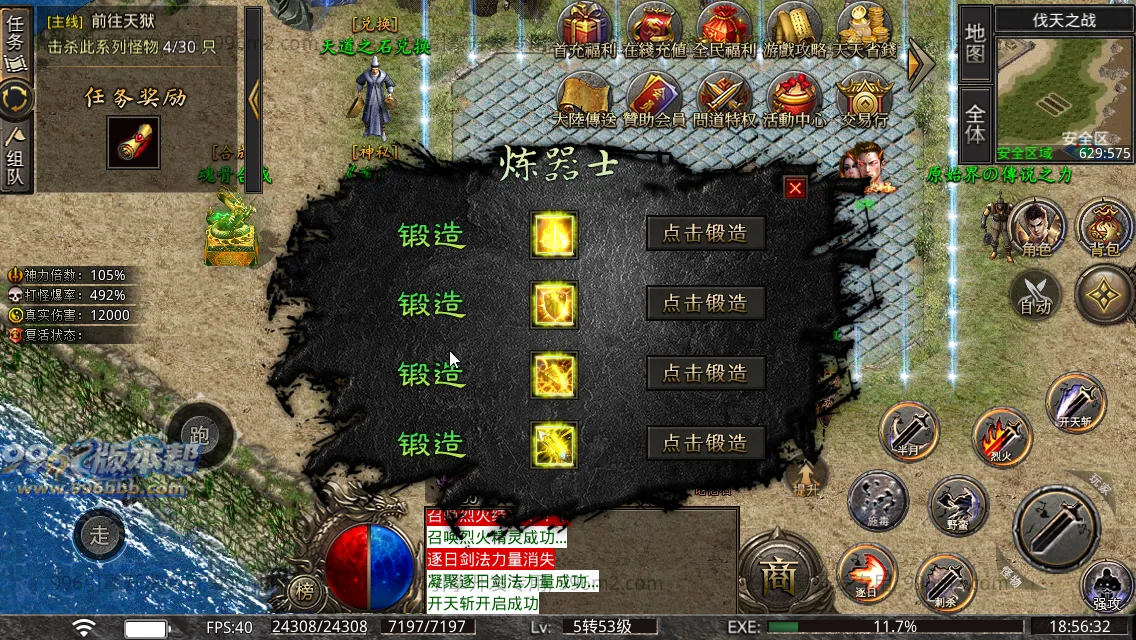
Task: Switch to the 地图 map tab
Action: pos(975,44)
